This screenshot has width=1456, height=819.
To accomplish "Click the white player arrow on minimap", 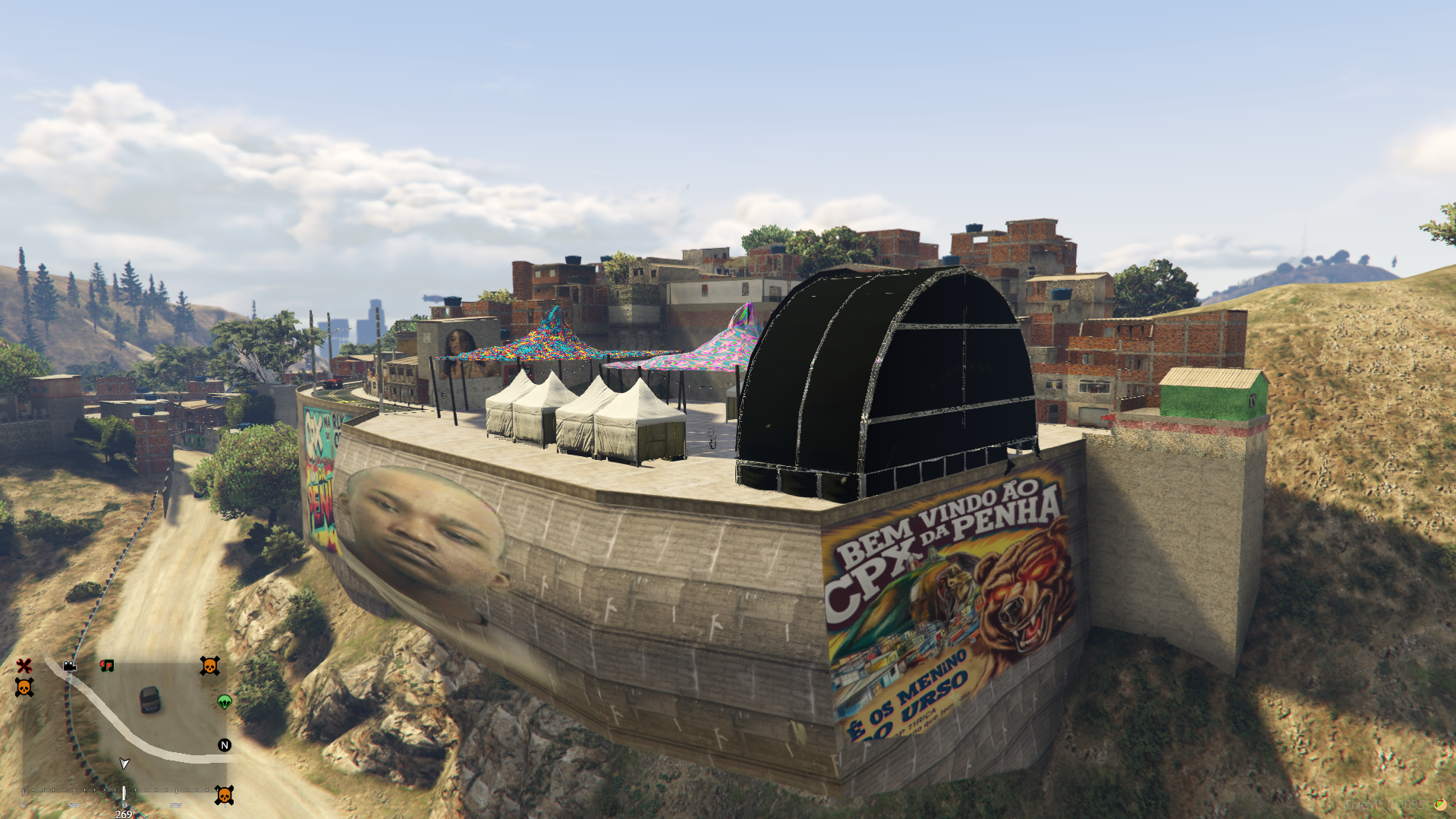I will click(124, 763).
